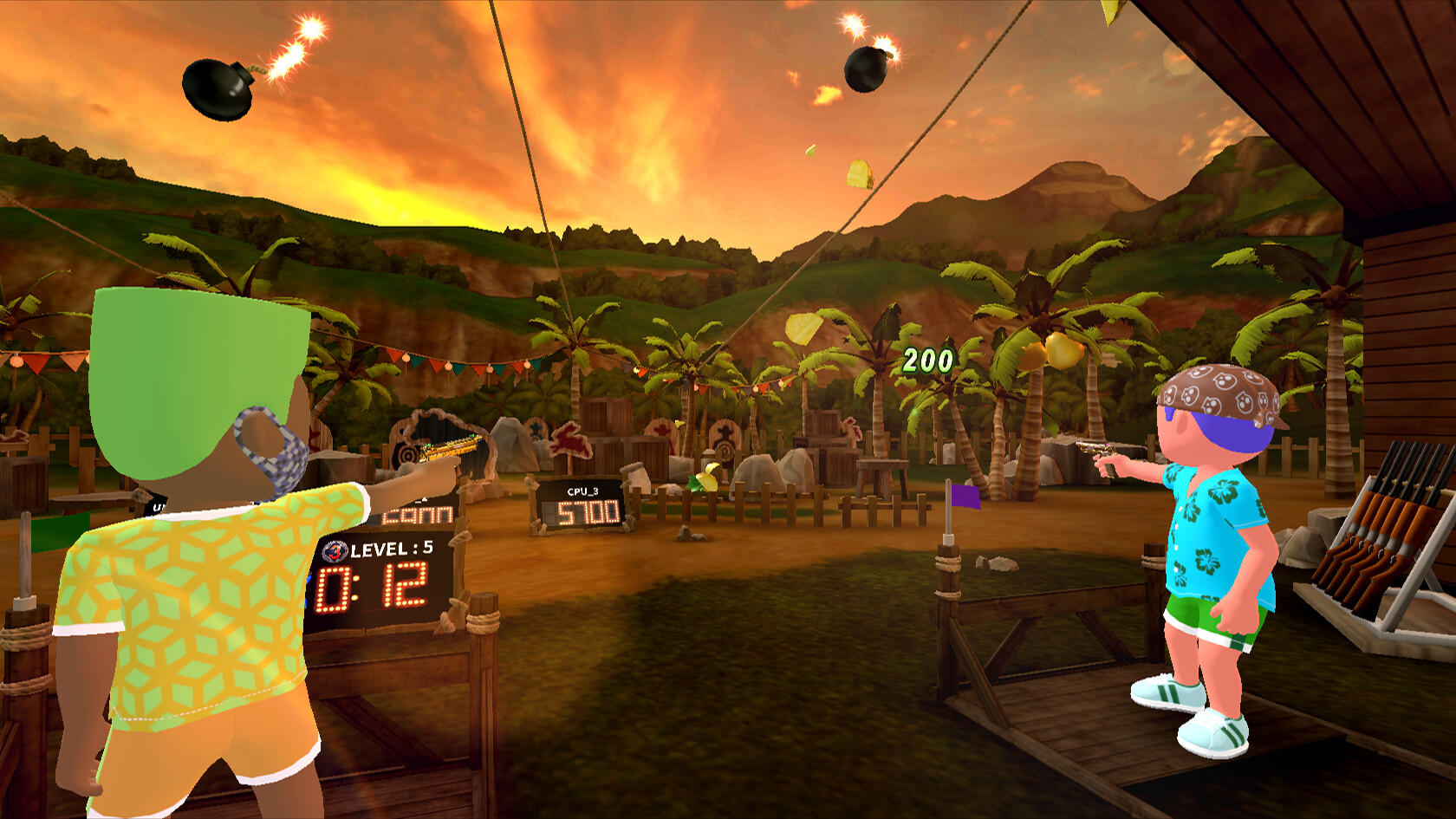Click the level 3 badge on the scoreboard
This screenshot has width=1456, height=819.
click(x=335, y=552)
